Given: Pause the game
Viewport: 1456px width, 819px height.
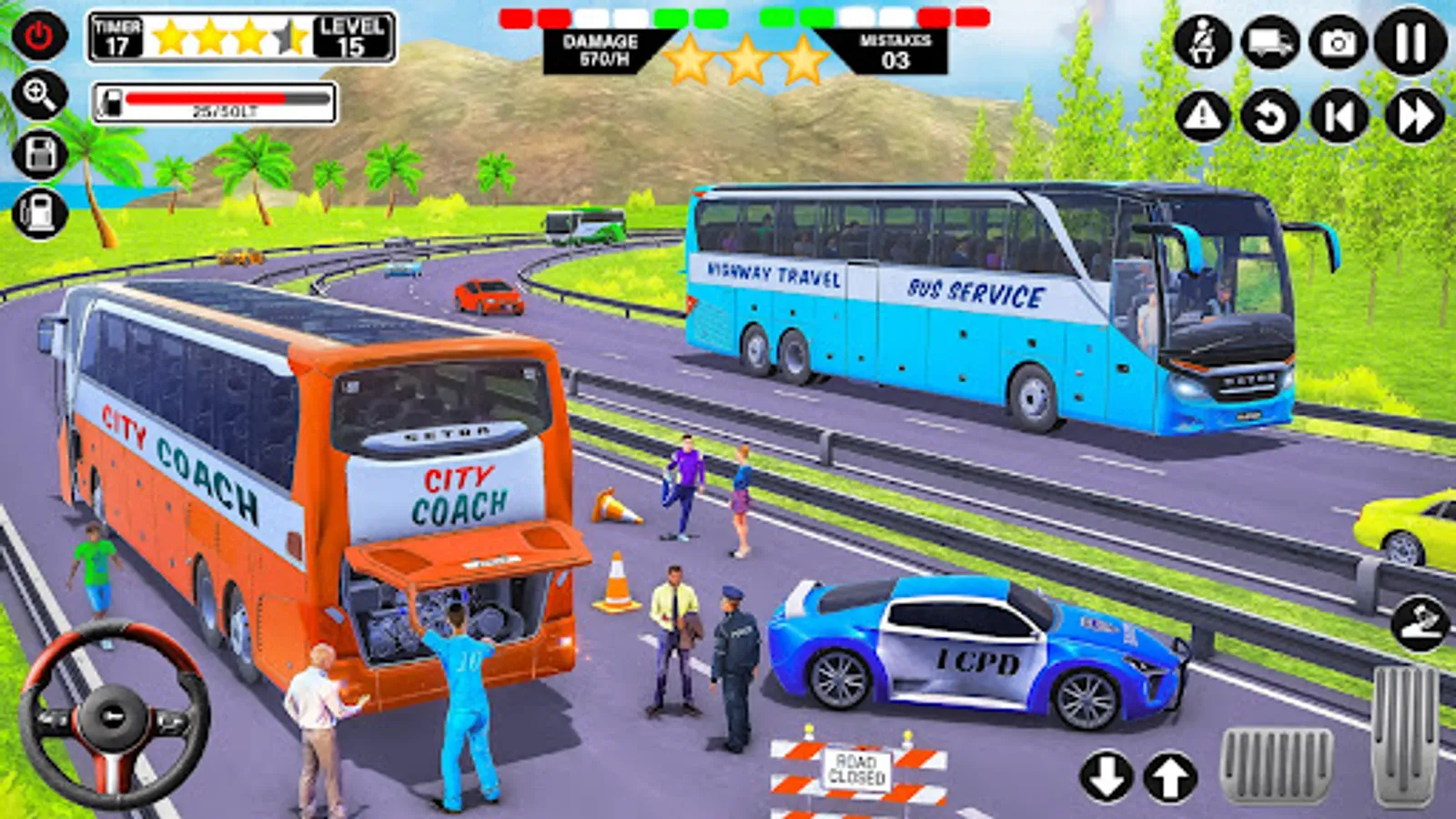Looking at the screenshot, I should [1410, 42].
